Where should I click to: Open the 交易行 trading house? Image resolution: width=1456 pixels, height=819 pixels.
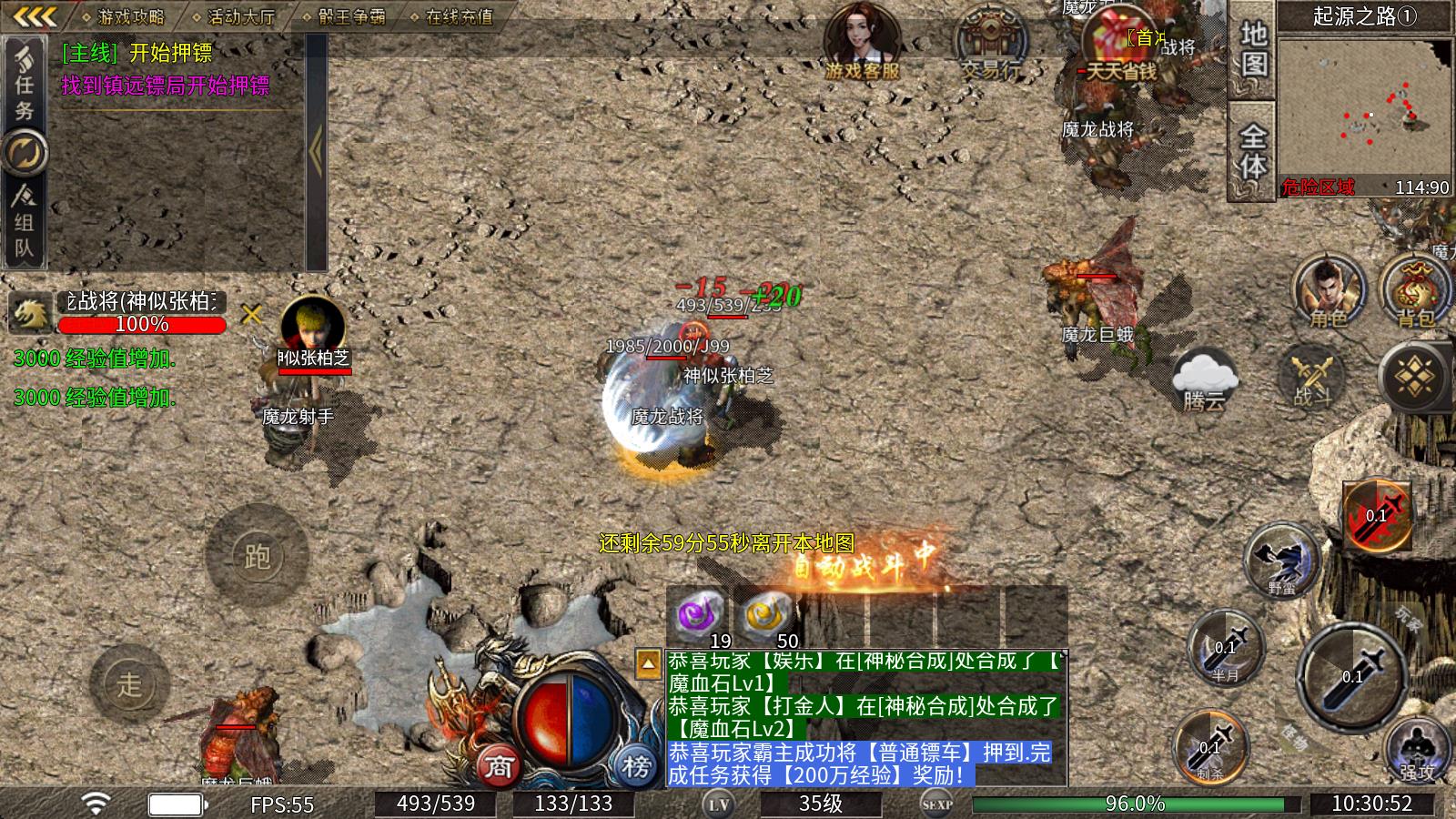[x=990, y=43]
